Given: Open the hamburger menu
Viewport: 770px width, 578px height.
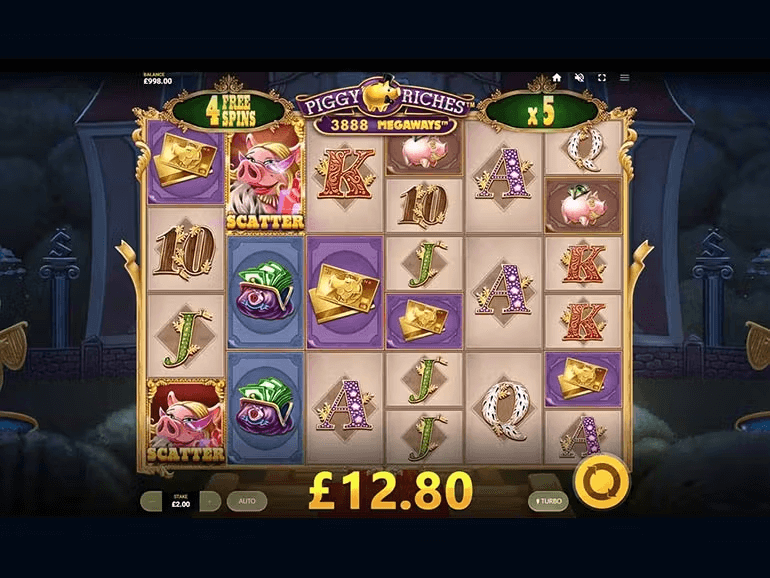Looking at the screenshot, I should 625,77.
